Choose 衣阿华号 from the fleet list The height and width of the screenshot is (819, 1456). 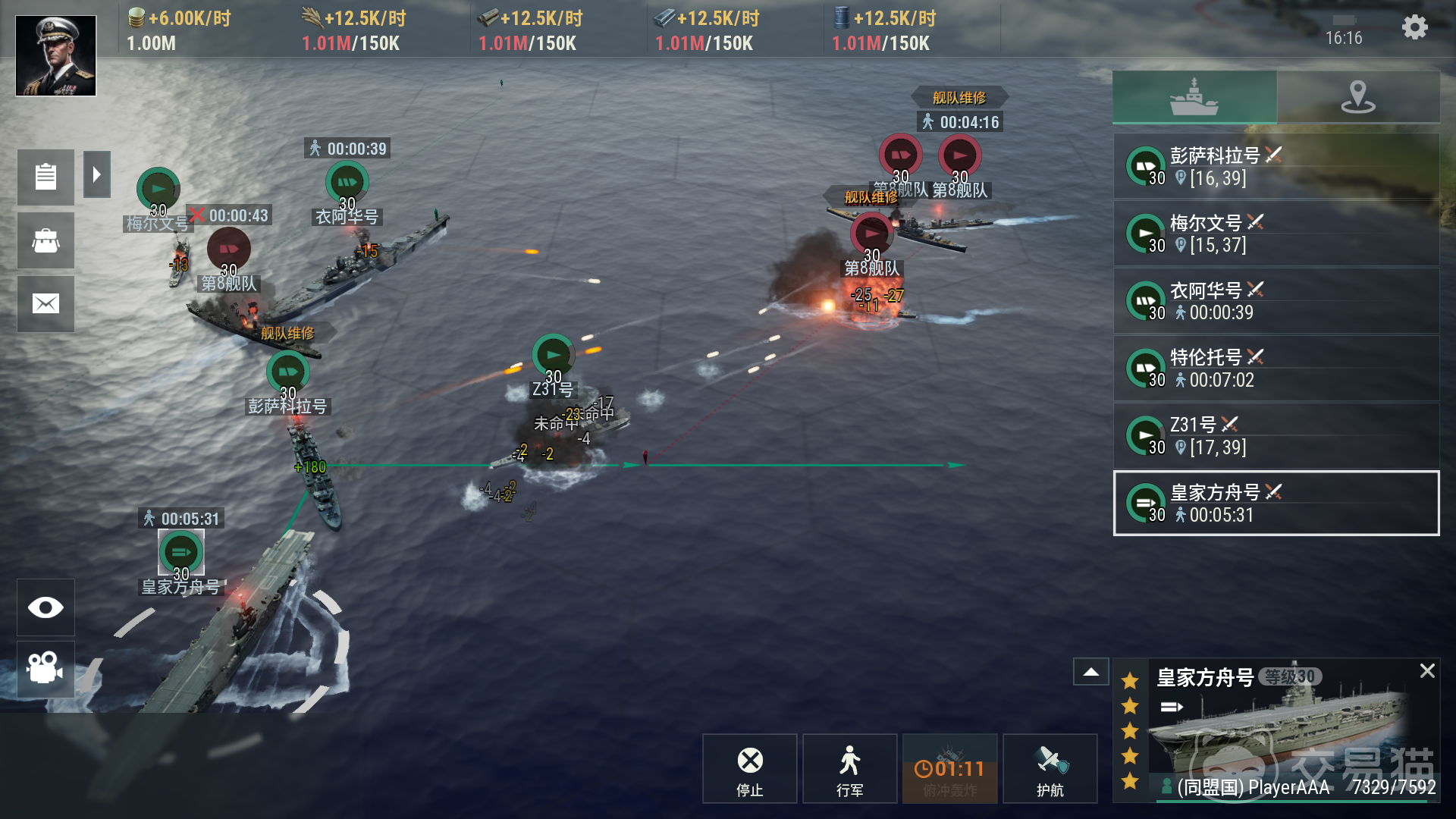[x=1276, y=301]
